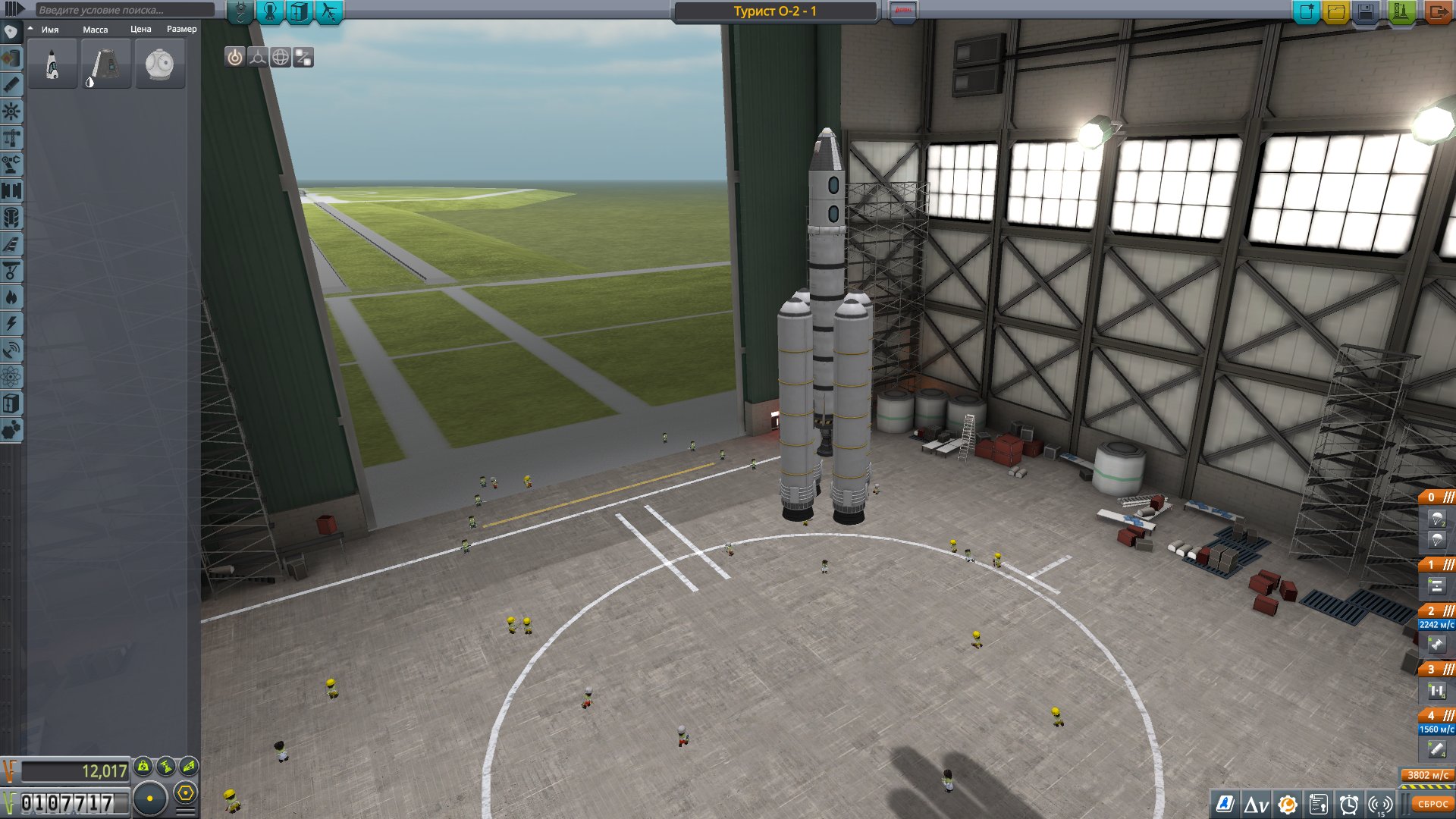
Task: Open the crew assignment tab
Action: tap(270, 11)
